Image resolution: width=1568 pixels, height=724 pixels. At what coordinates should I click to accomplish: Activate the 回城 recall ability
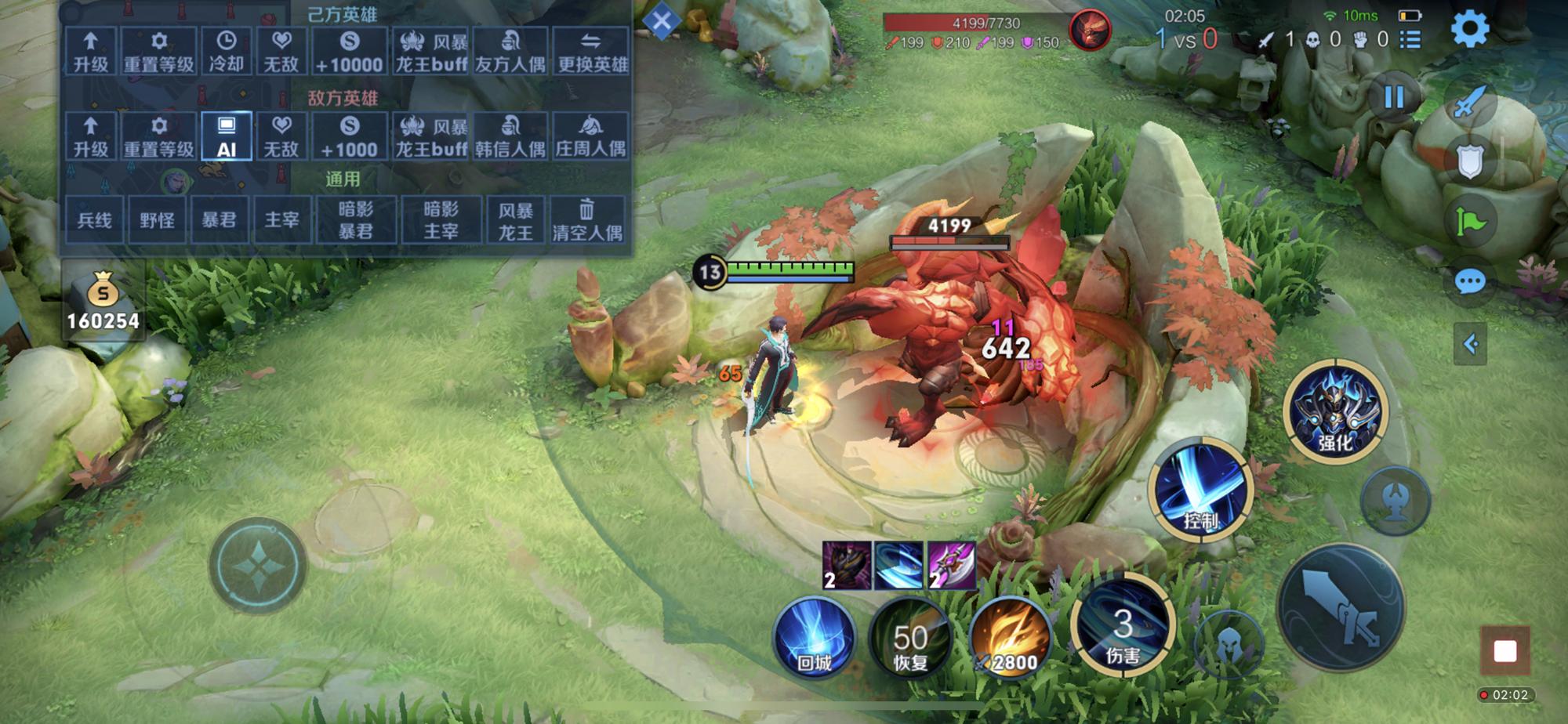click(814, 638)
